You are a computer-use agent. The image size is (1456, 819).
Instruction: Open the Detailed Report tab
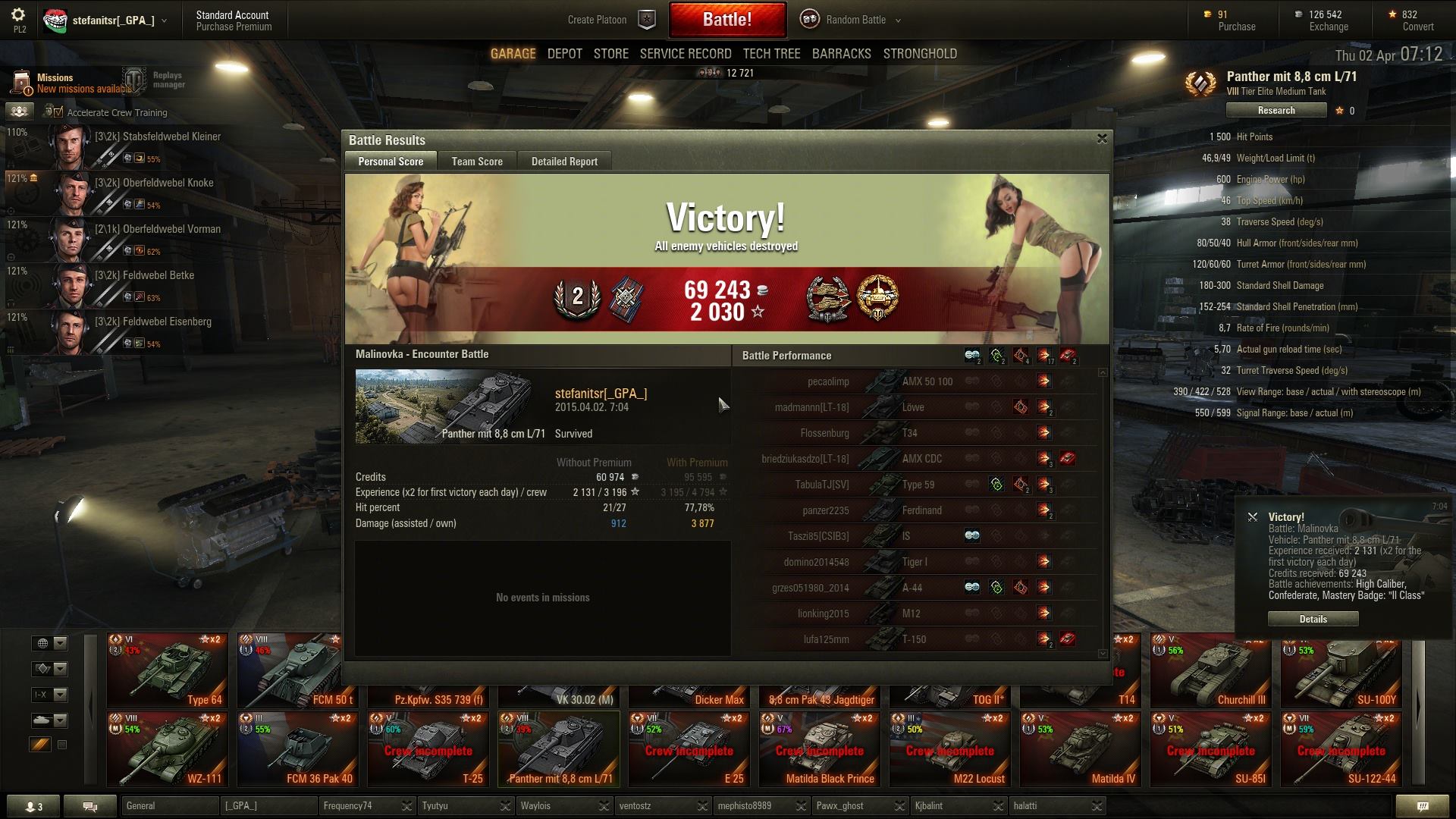(564, 162)
